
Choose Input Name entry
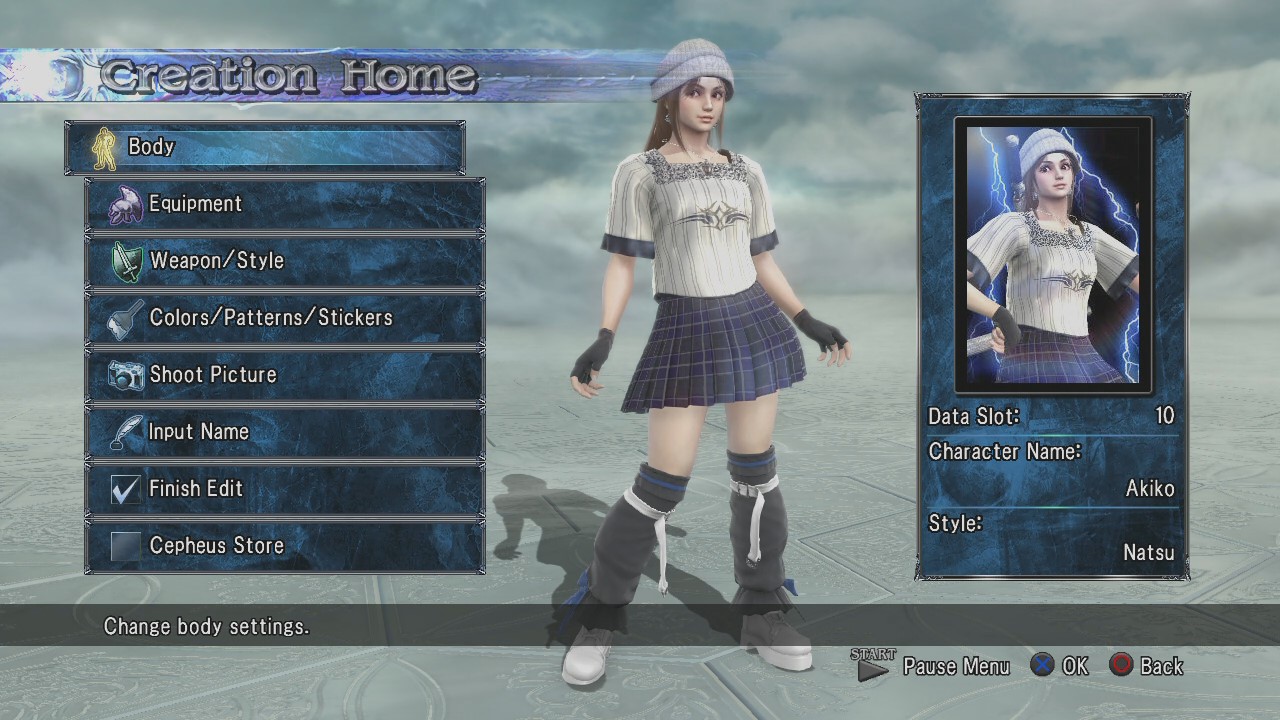pos(285,432)
